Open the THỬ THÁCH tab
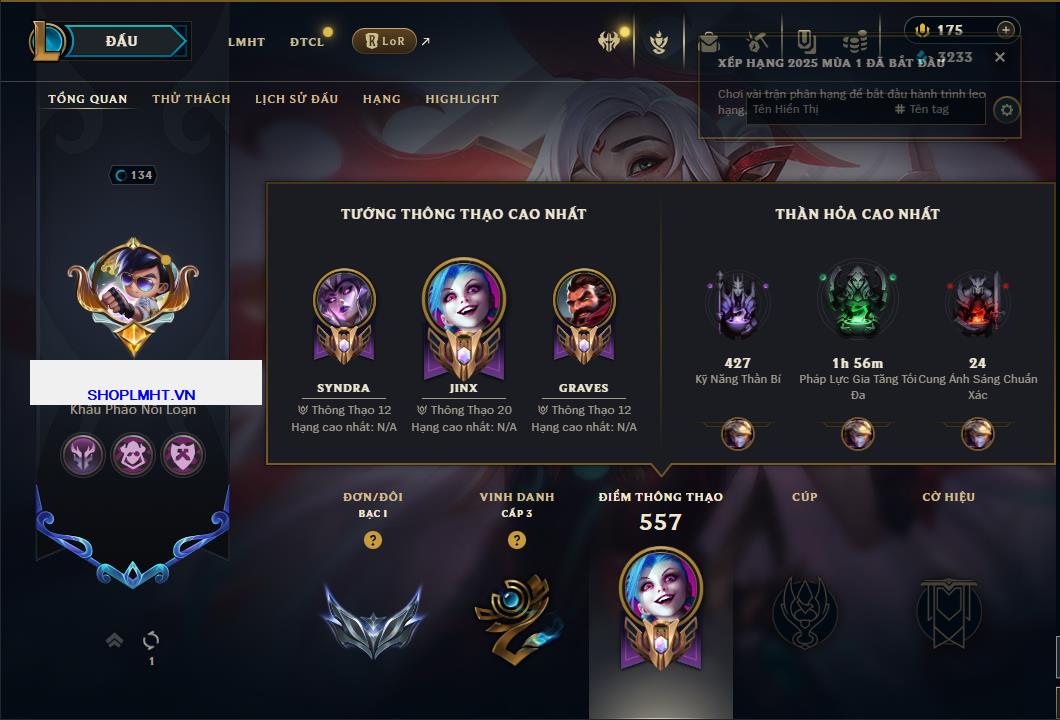The width and height of the screenshot is (1060, 720). (191, 99)
